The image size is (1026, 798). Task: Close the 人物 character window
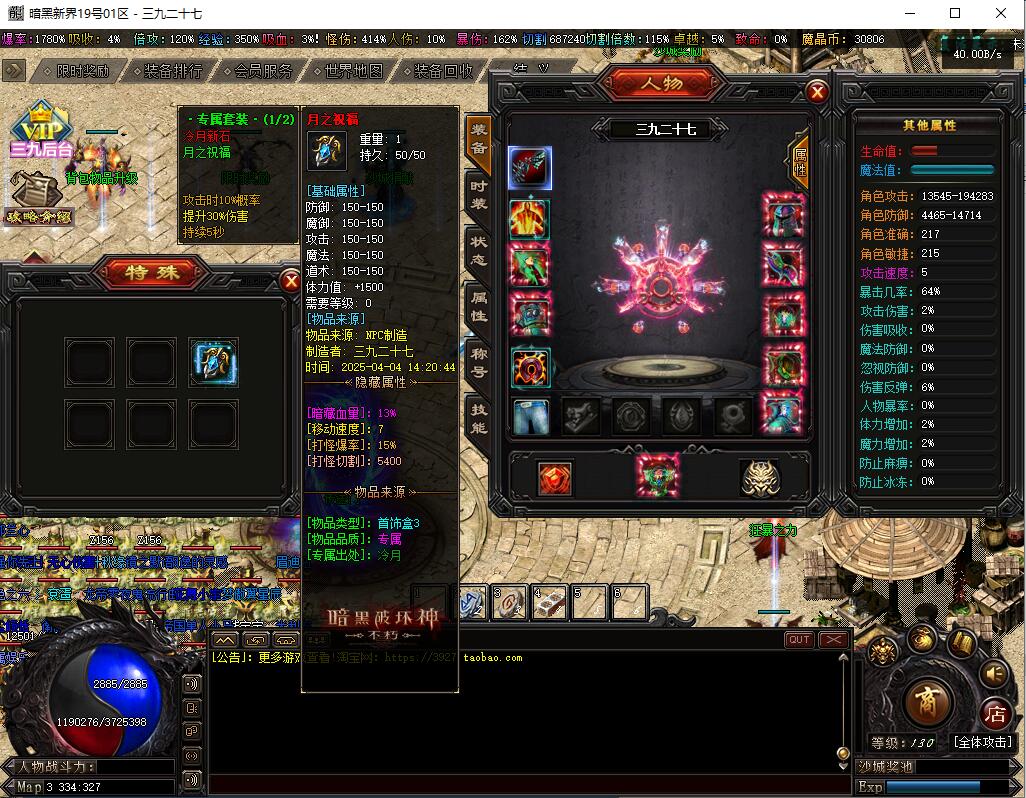tap(817, 93)
